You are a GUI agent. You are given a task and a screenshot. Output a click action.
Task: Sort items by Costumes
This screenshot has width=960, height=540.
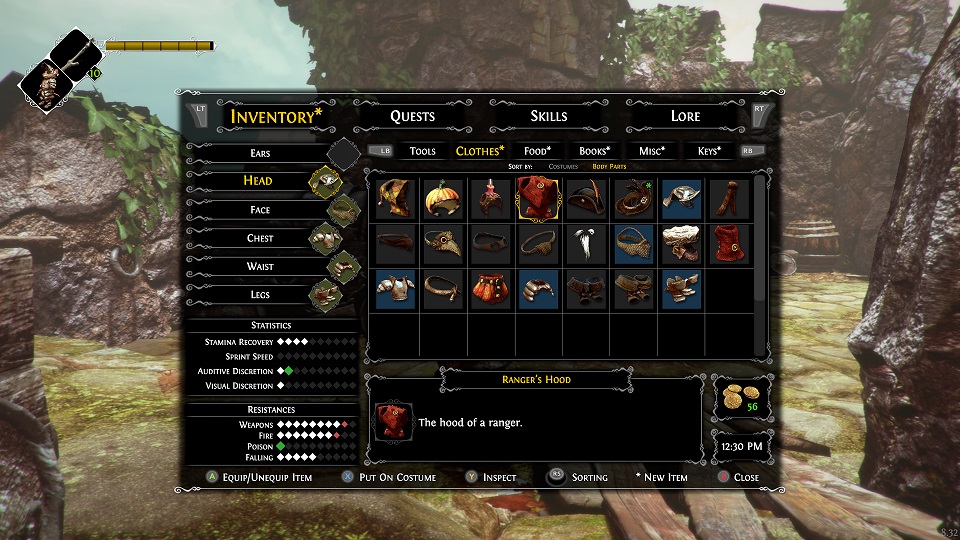click(x=563, y=166)
